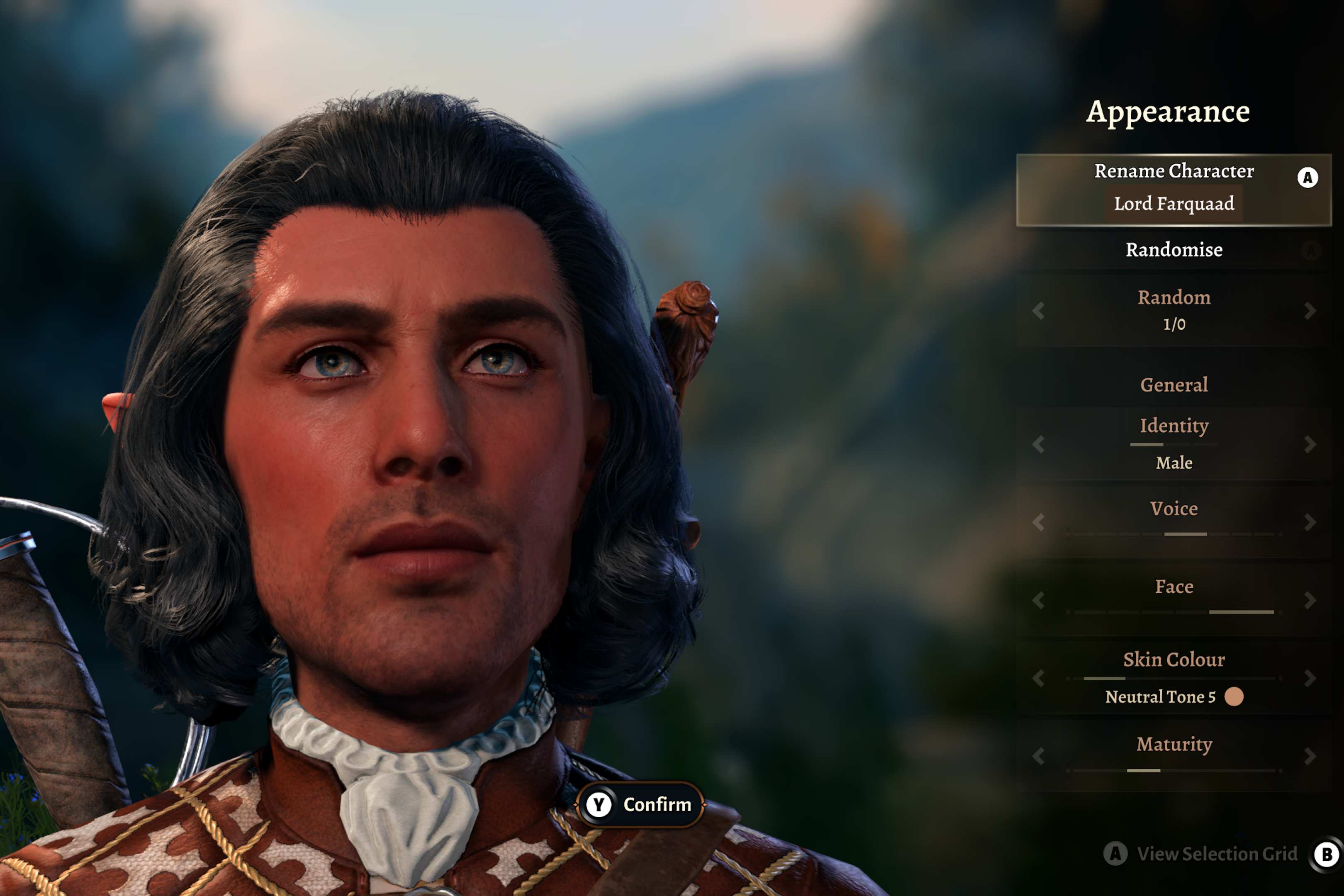Decrease the Maturity setting
1344x896 pixels.
[x=1038, y=756]
